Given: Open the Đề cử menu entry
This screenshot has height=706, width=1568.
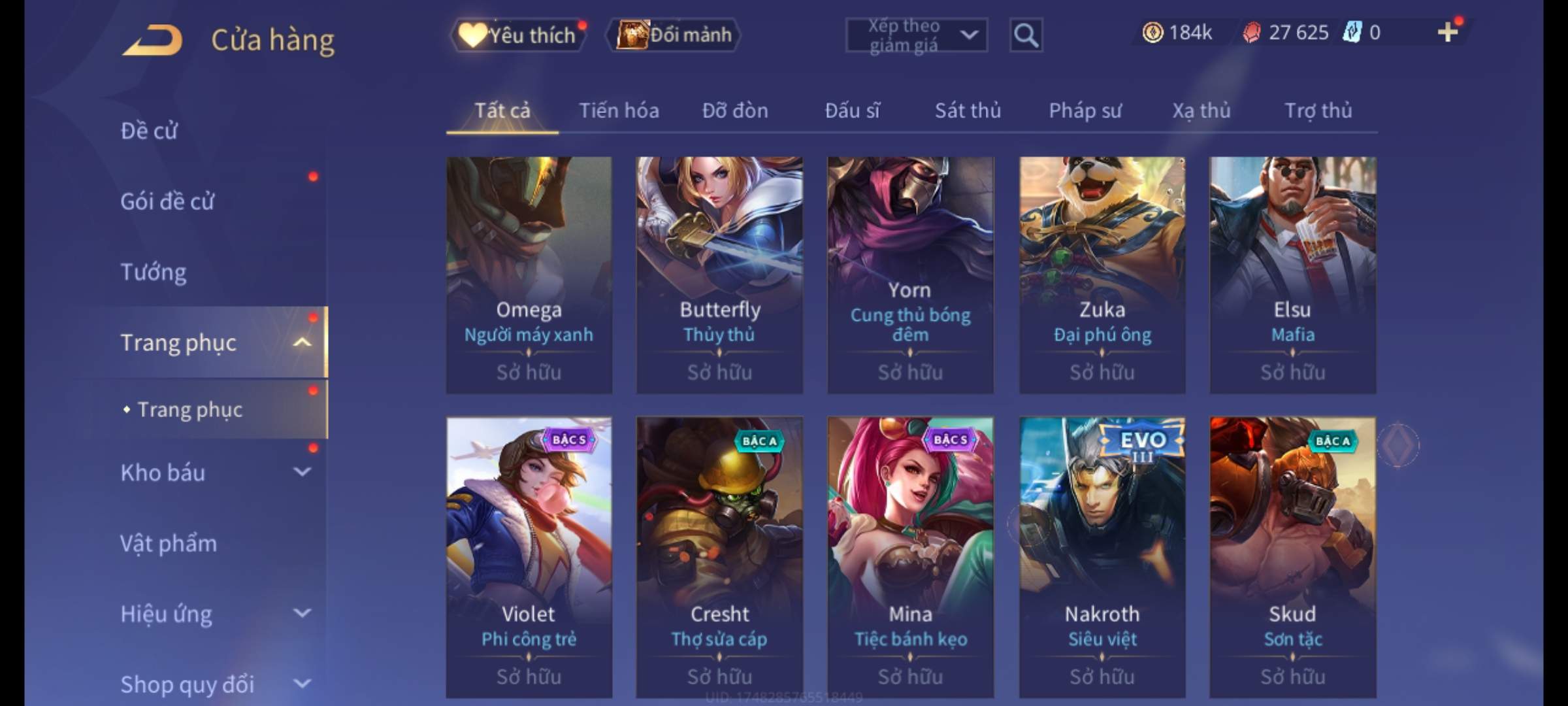Looking at the screenshot, I should tap(149, 131).
